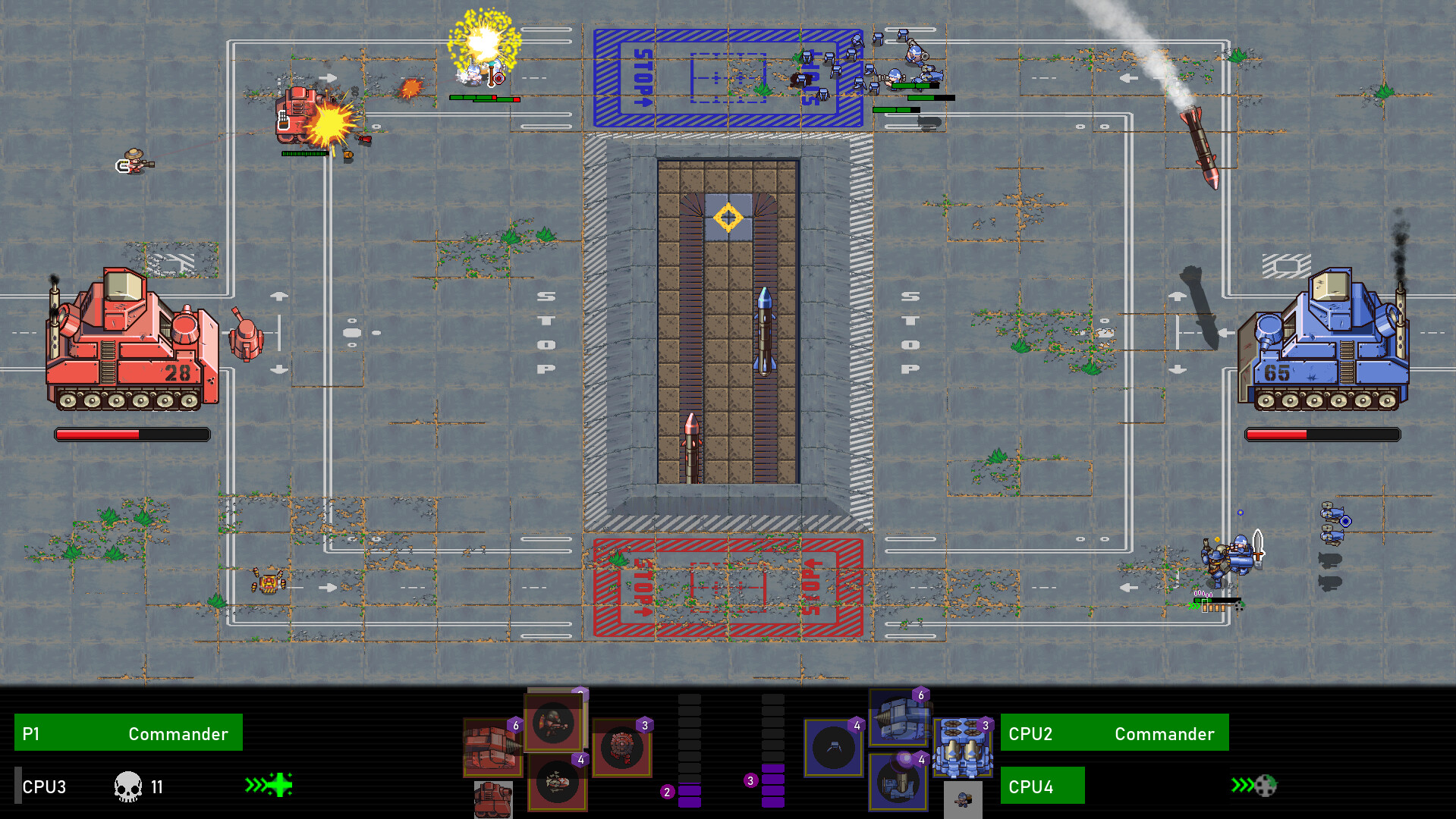Click the red tank's health bar

(x=133, y=434)
